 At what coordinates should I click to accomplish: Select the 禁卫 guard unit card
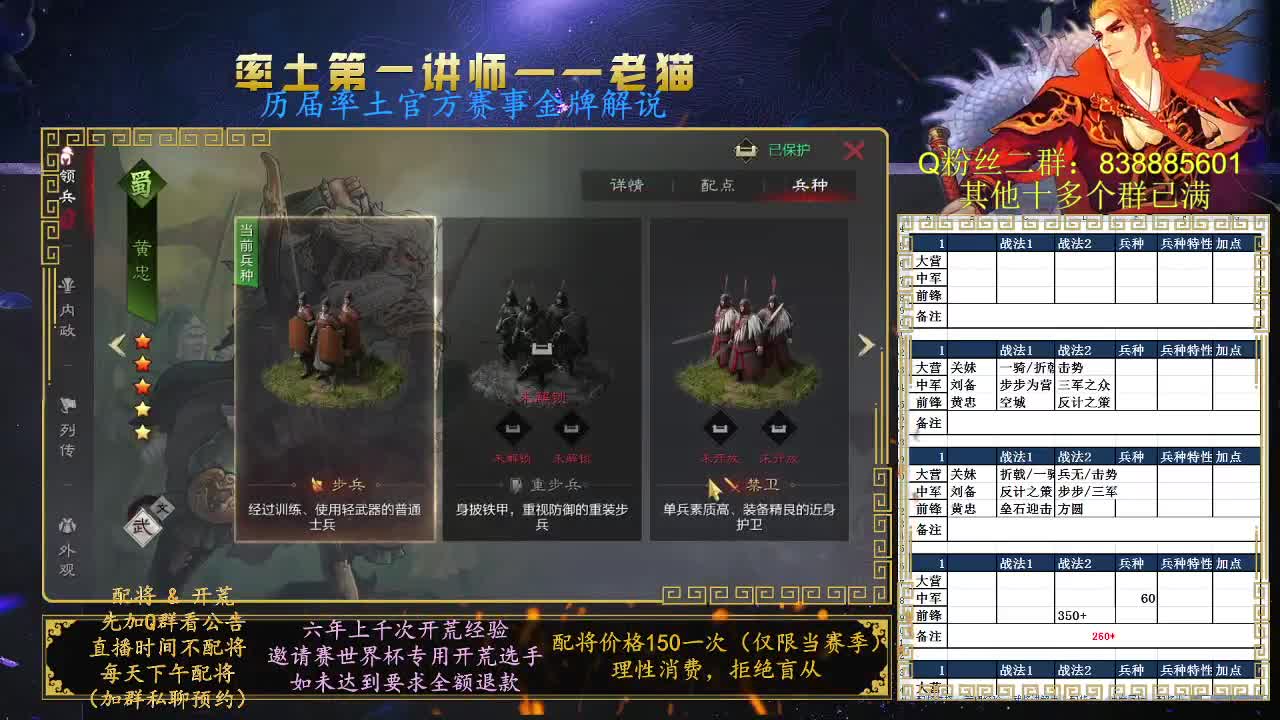tap(750, 330)
